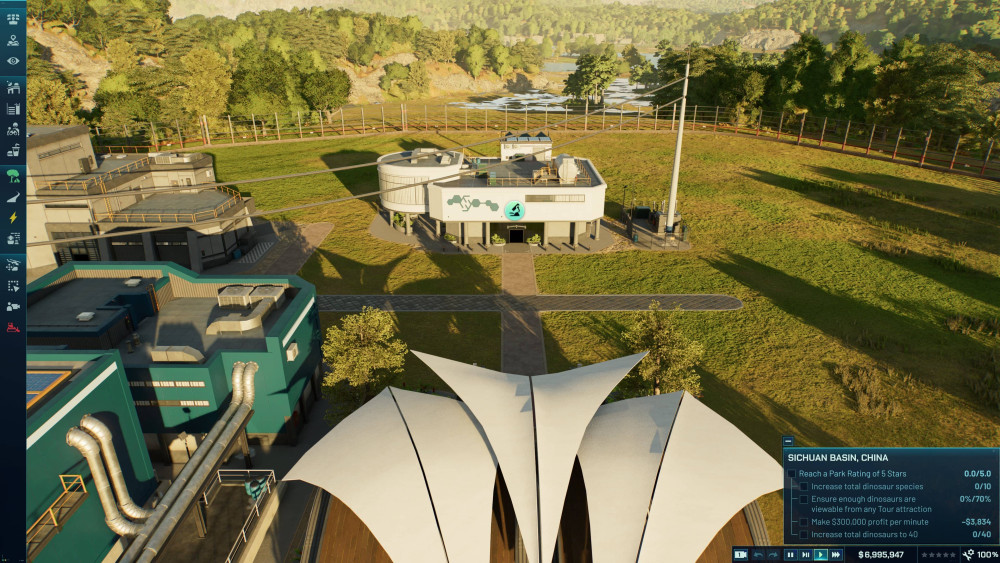
Task: Open the top grid menu icon
Action: pos(13,18)
